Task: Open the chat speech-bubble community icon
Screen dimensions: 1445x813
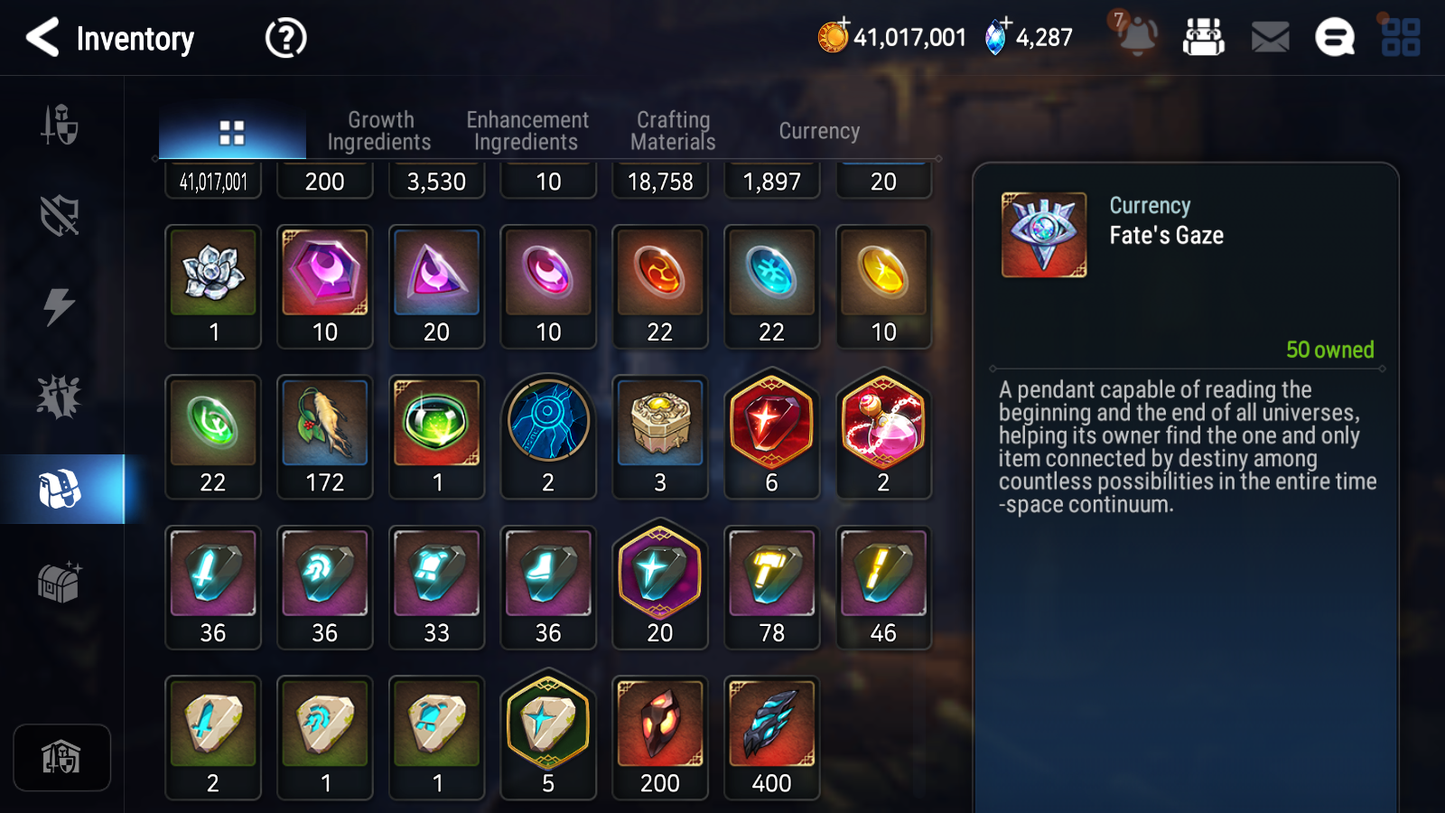Action: (1334, 36)
